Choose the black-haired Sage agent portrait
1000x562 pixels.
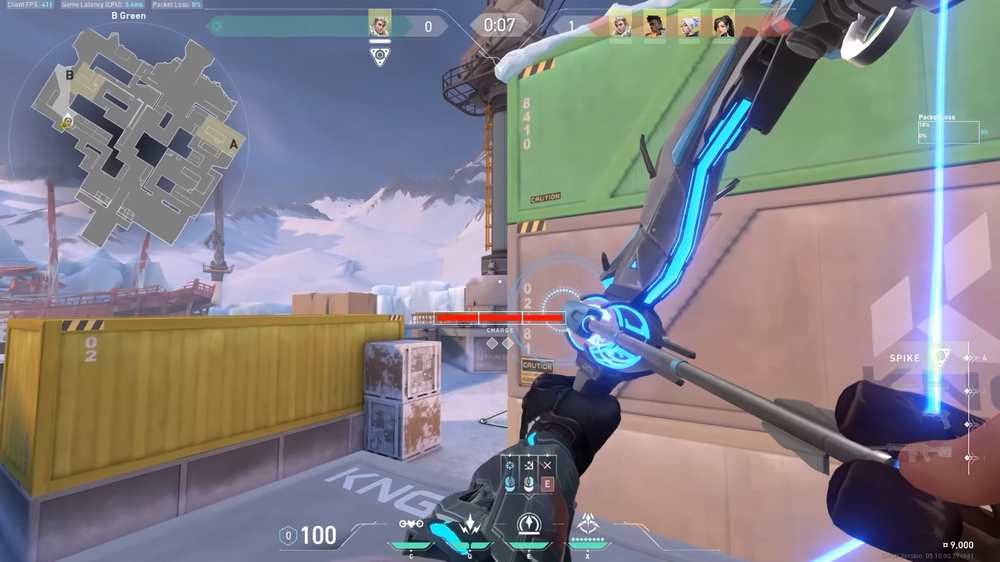point(722,24)
